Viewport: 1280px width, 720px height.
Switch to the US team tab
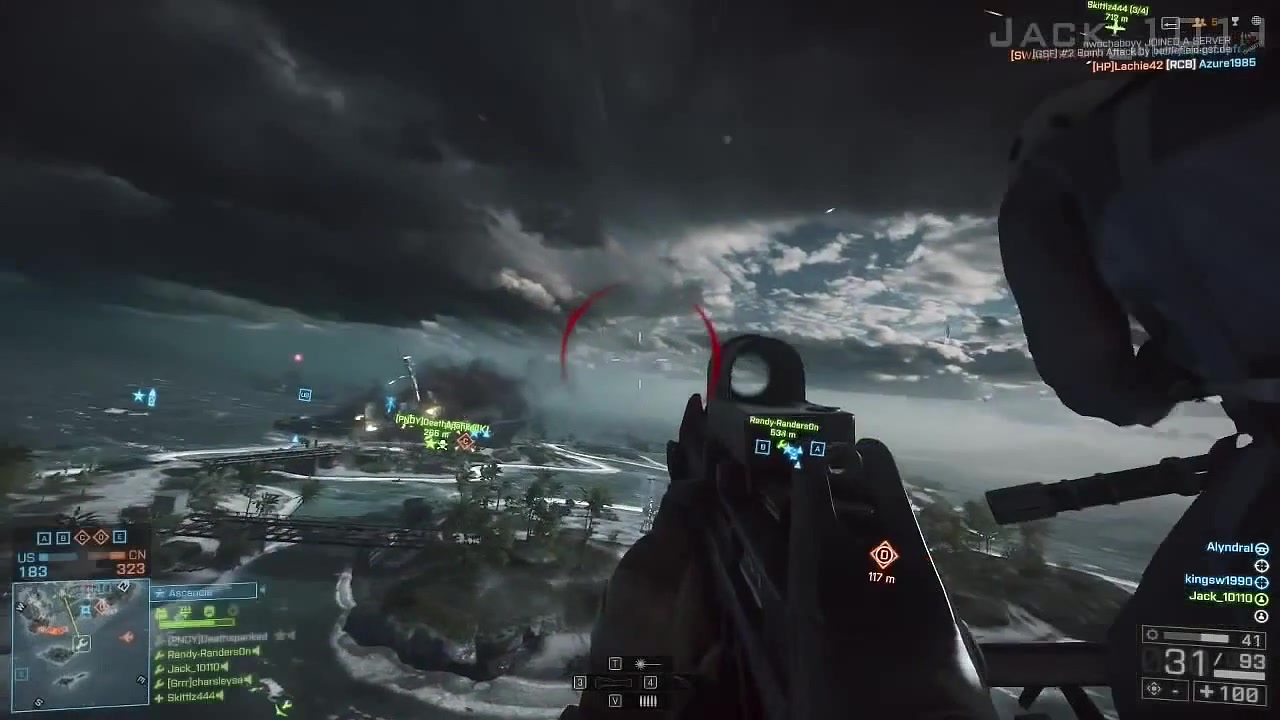tap(26, 556)
